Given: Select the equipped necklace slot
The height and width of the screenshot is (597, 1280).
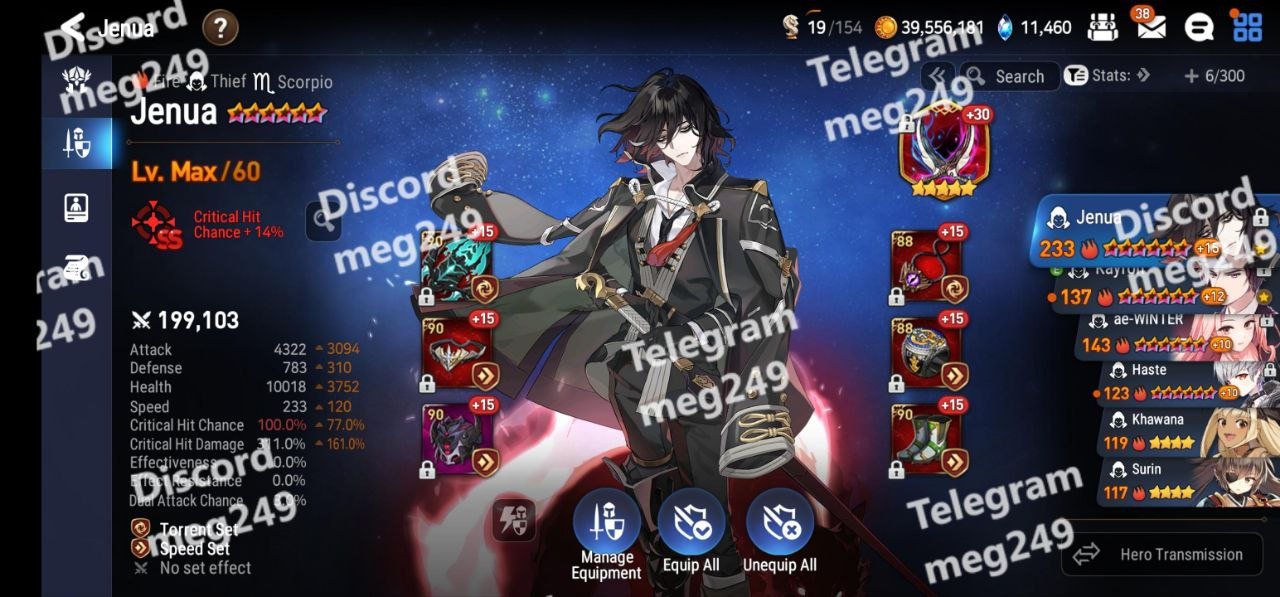Looking at the screenshot, I should click(925, 267).
